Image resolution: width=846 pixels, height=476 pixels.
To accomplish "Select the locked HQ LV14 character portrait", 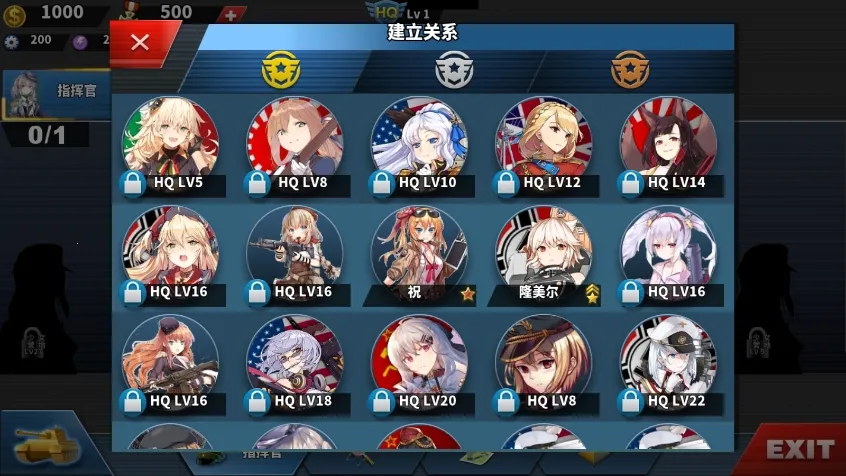I will [668, 145].
